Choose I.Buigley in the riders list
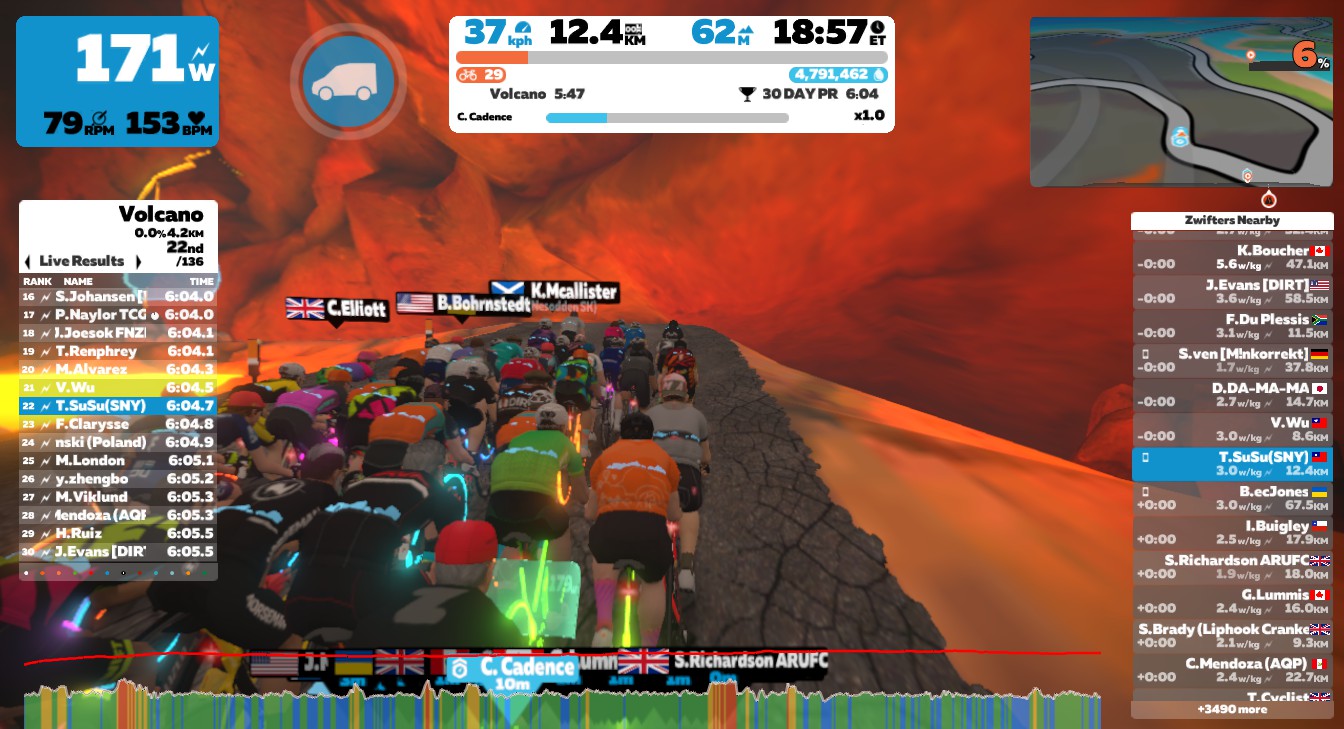 point(1232,533)
